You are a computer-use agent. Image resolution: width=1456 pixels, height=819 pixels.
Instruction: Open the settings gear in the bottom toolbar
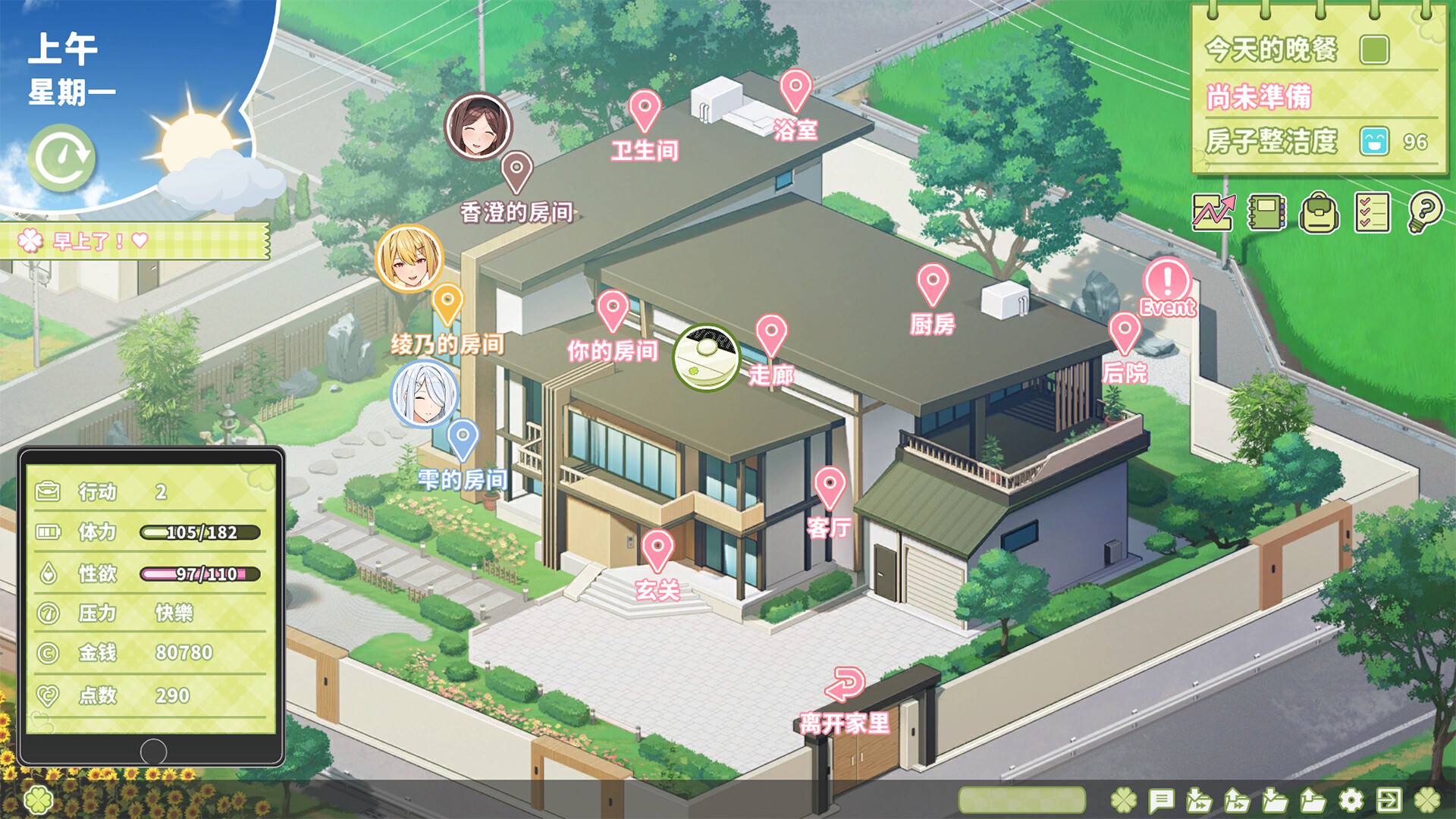point(1351,800)
